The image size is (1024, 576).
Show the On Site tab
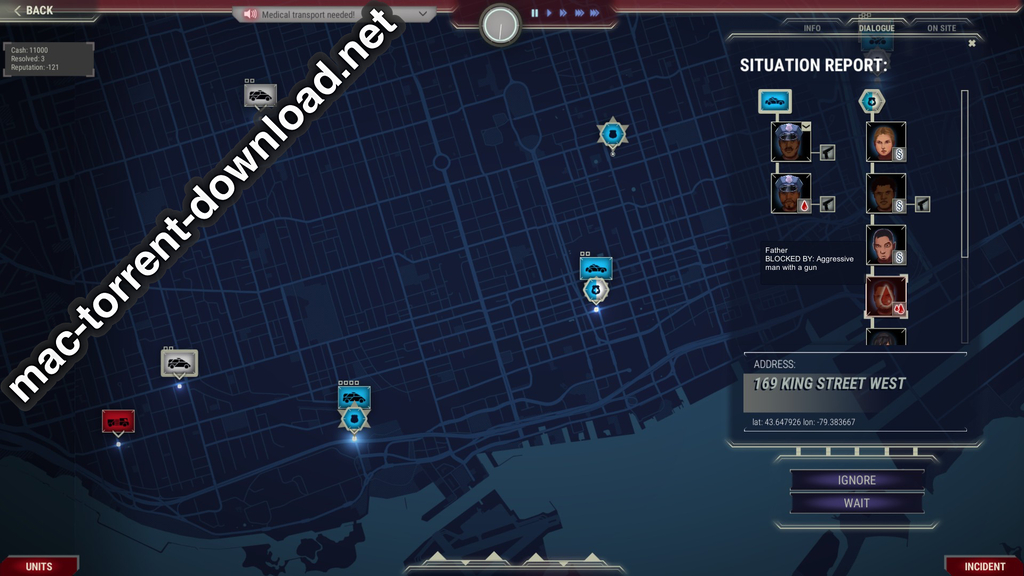point(941,28)
